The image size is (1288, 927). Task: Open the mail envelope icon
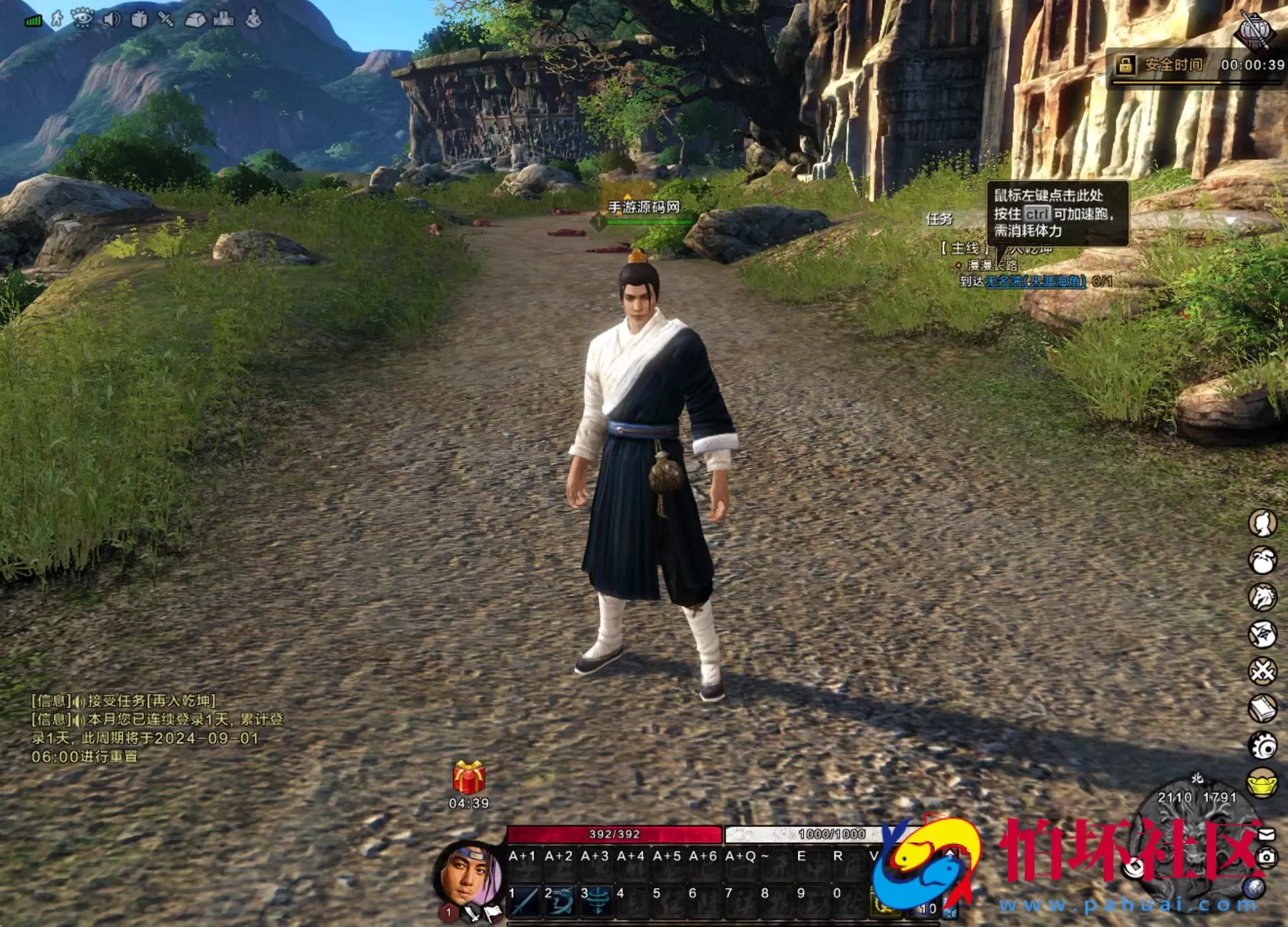pos(1267,834)
